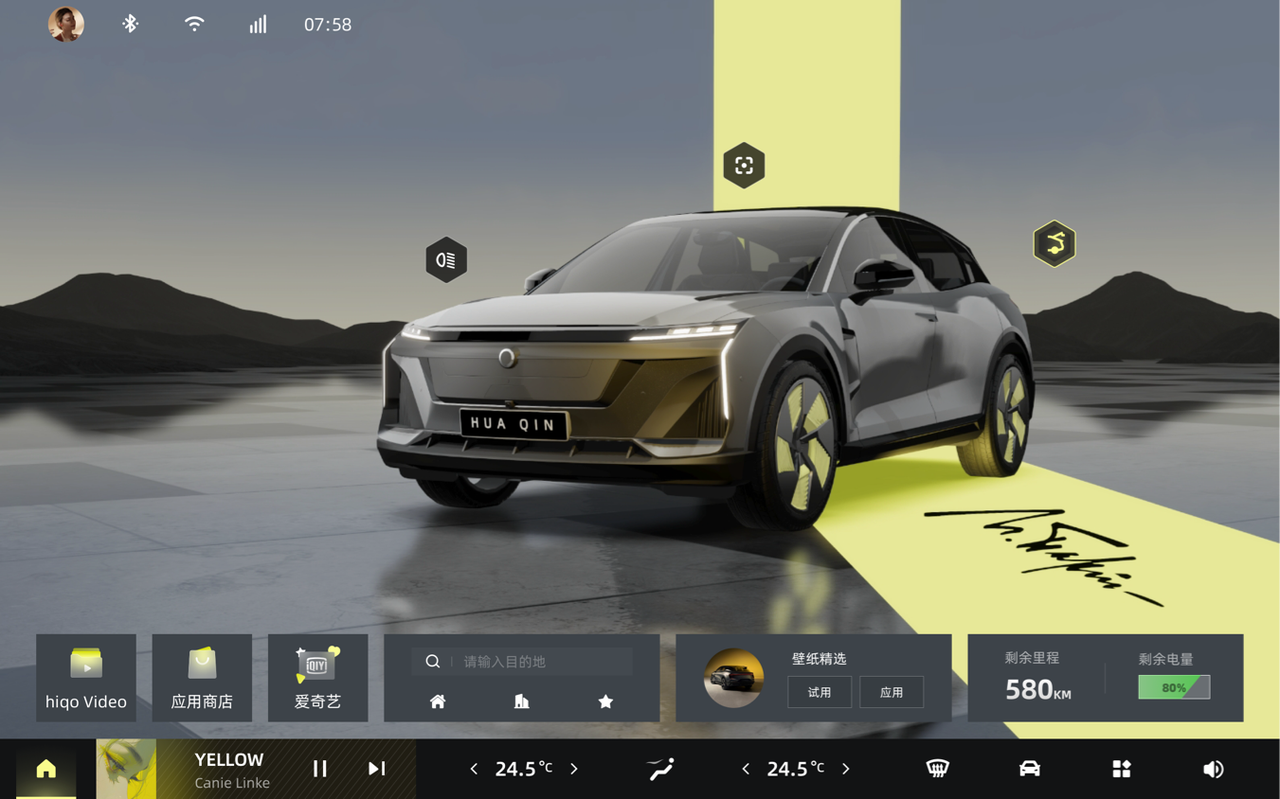Launch the 应用商店 app store
Image resolution: width=1280 pixels, height=799 pixels.
202,677
